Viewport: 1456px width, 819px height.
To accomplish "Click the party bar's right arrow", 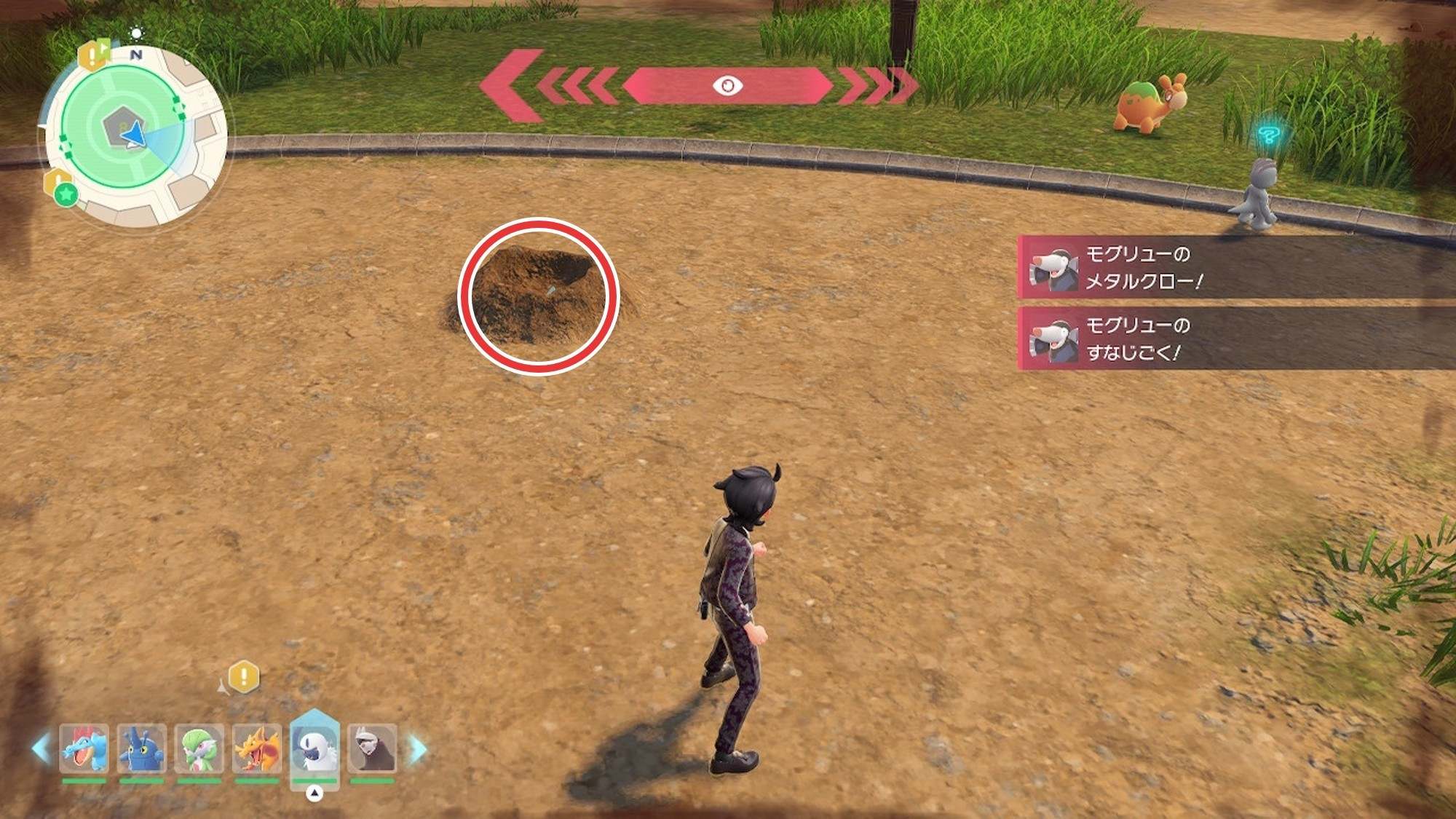I will point(418,749).
